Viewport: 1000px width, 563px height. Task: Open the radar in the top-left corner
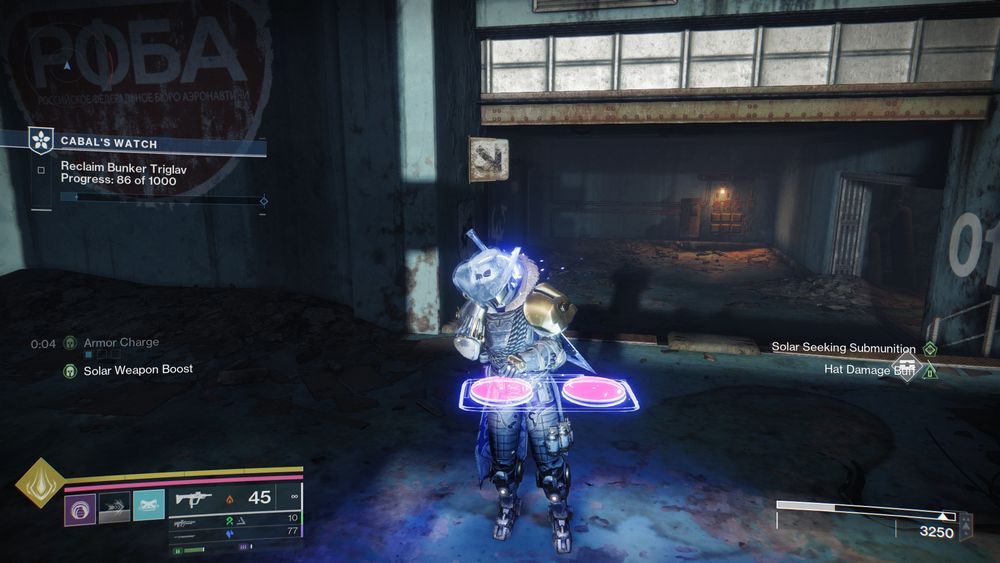click(x=68, y=64)
